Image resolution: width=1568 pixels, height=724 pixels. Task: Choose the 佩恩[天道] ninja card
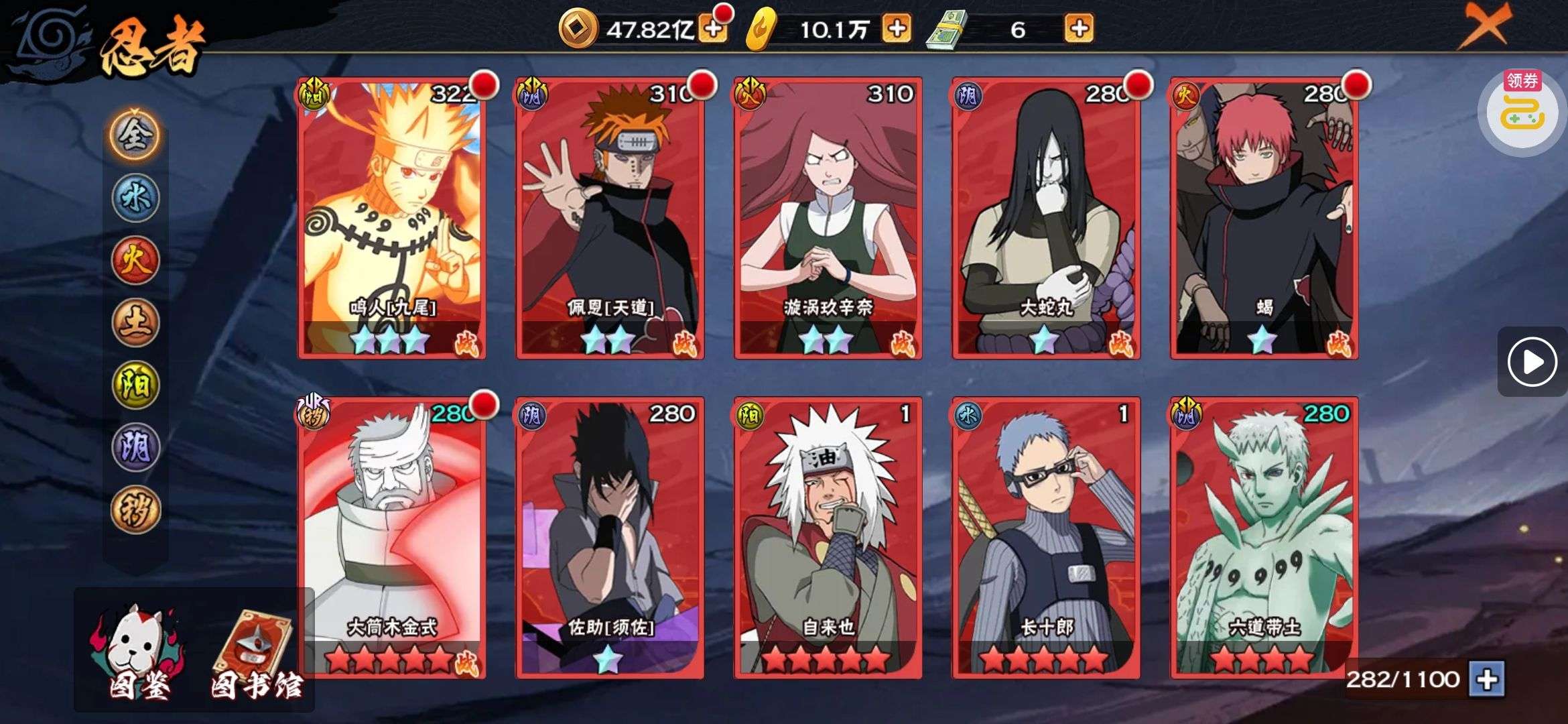(x=610, y=218)
